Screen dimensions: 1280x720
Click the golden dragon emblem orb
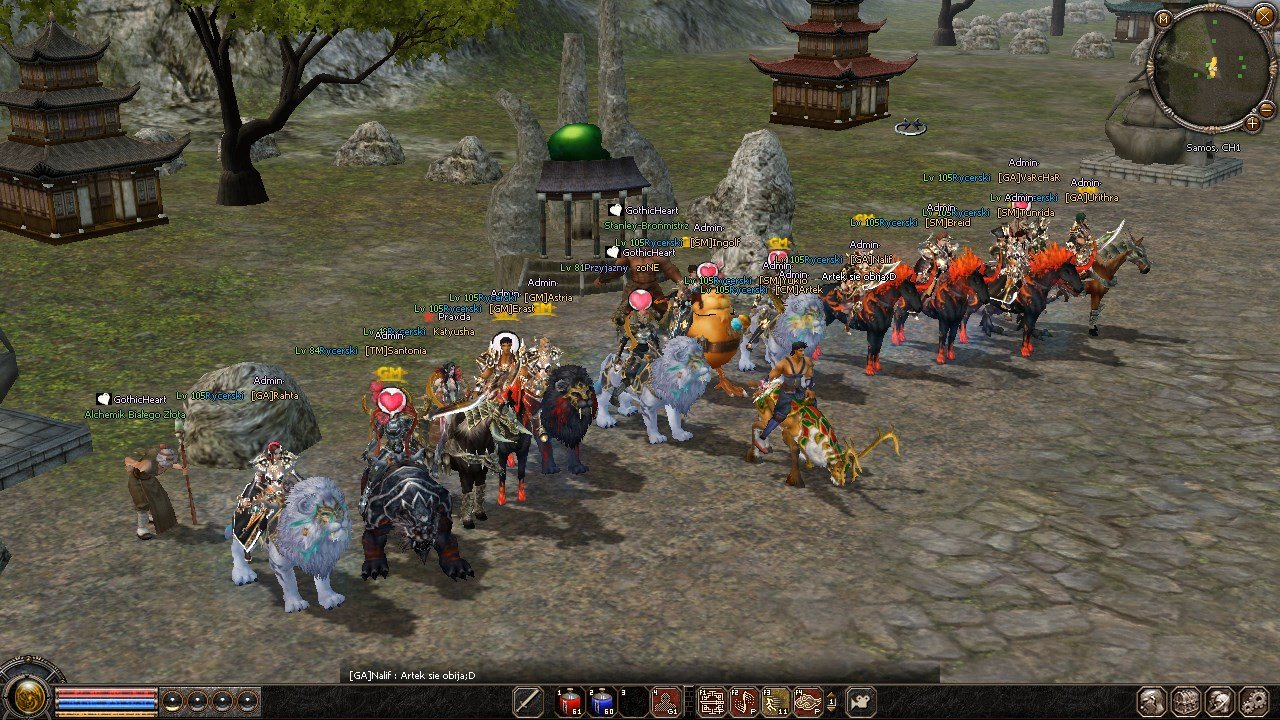pos(29,696)
